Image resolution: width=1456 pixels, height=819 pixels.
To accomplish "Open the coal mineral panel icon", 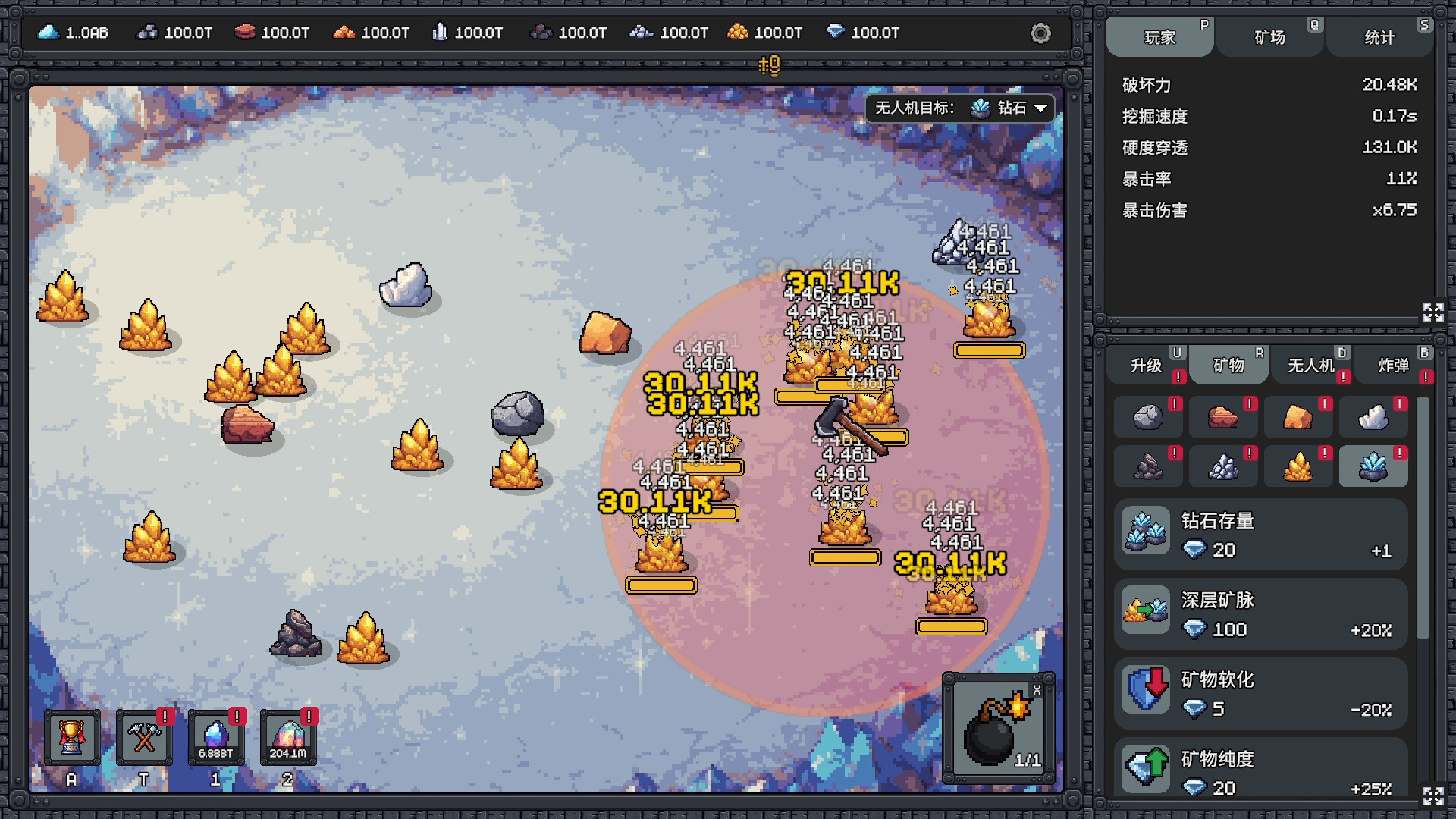I will coord(1147,466).
